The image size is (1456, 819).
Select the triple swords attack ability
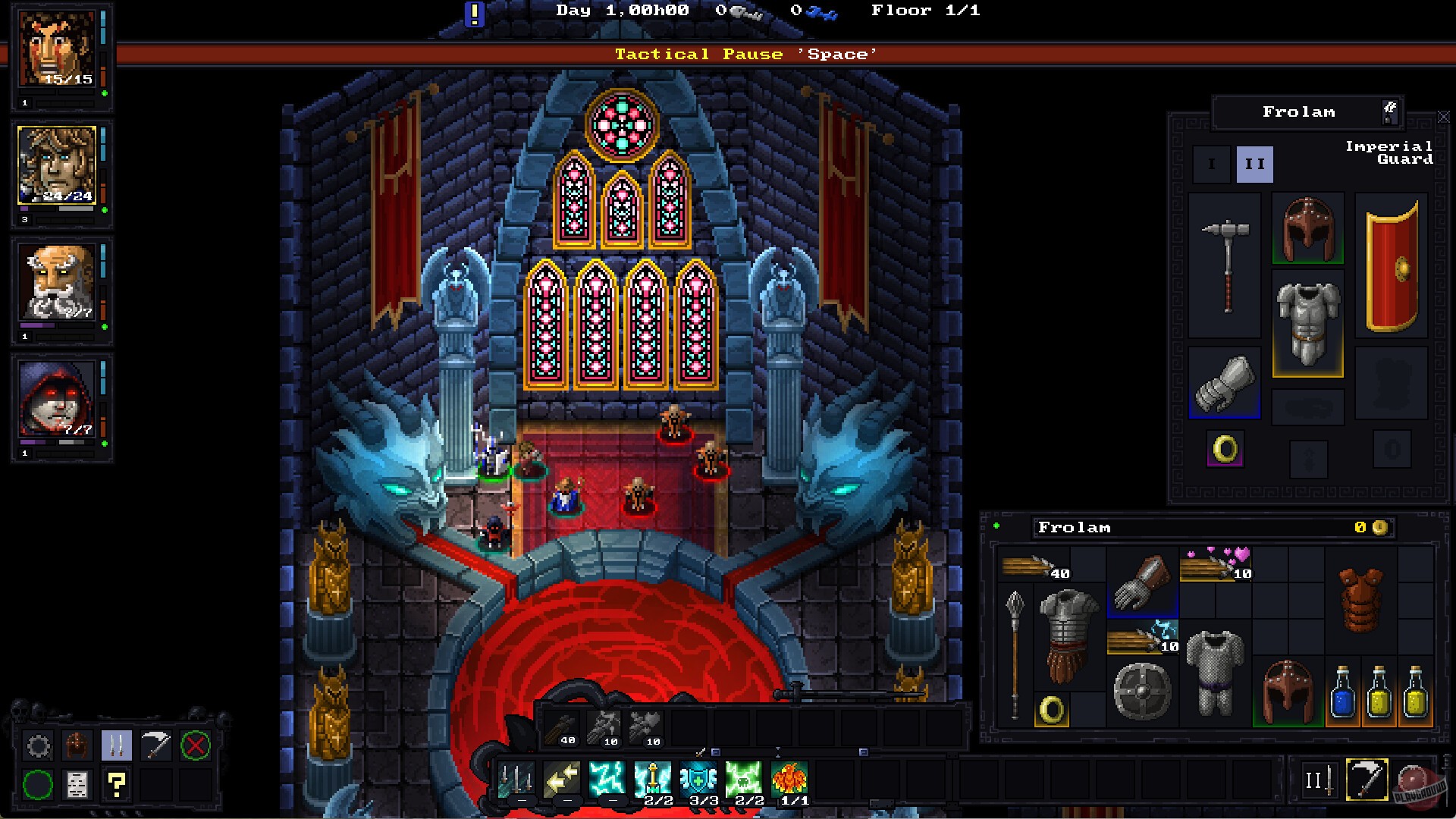tap(516, 777)
